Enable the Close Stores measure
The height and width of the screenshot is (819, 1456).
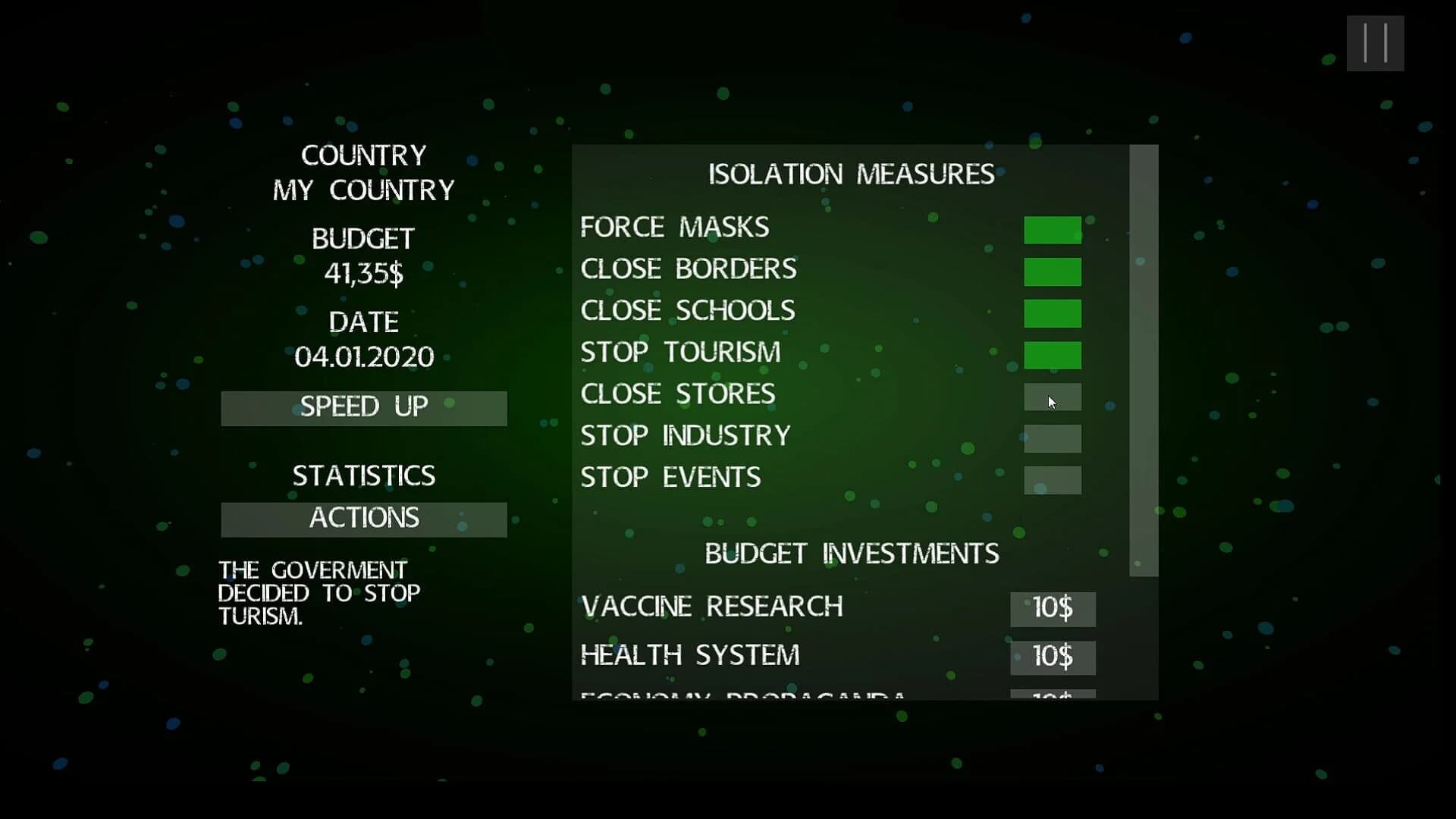coord(1053,397)
